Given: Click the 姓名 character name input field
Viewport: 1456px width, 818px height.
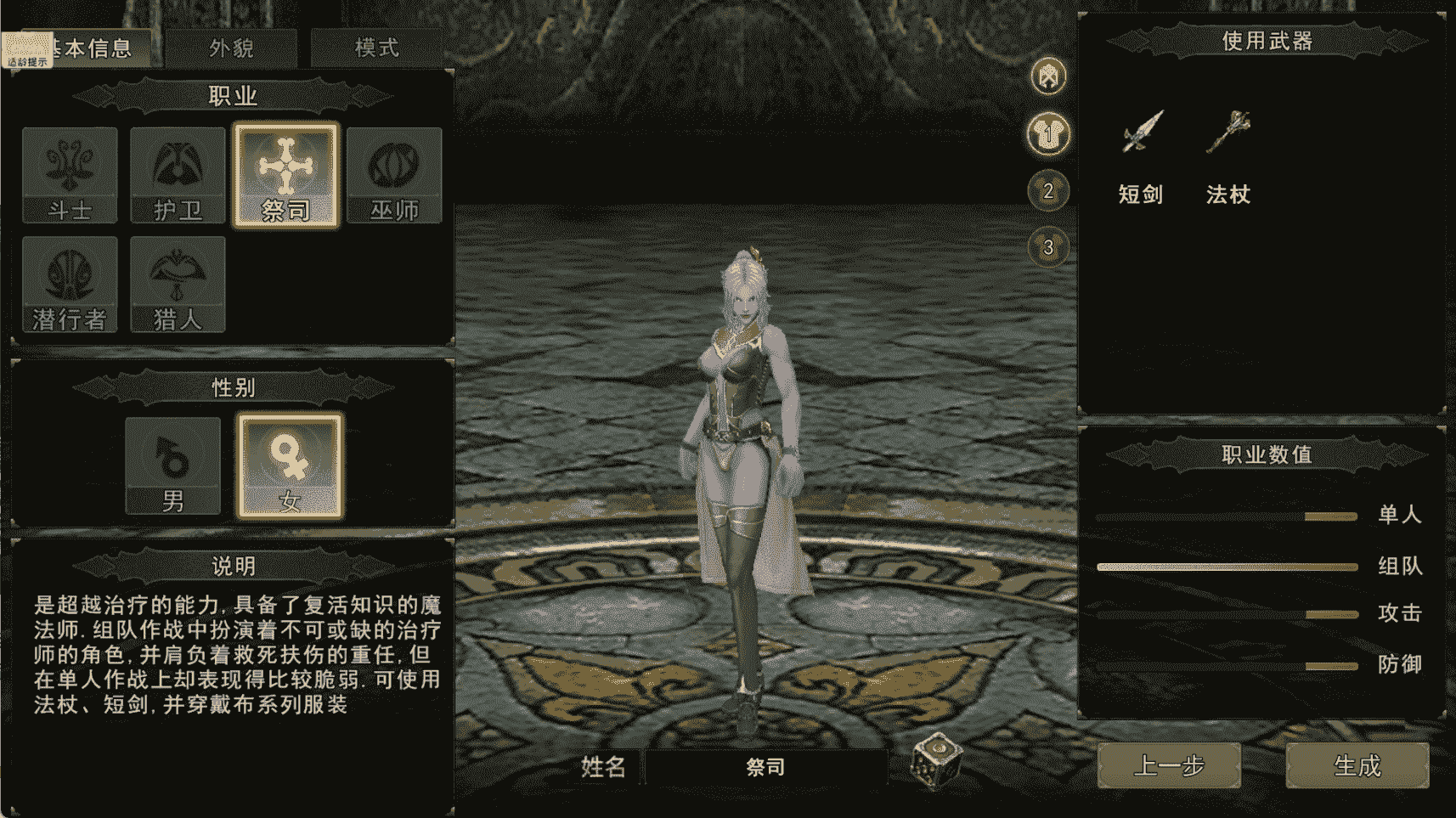Looking at the screenshot, I should [765, 764].
